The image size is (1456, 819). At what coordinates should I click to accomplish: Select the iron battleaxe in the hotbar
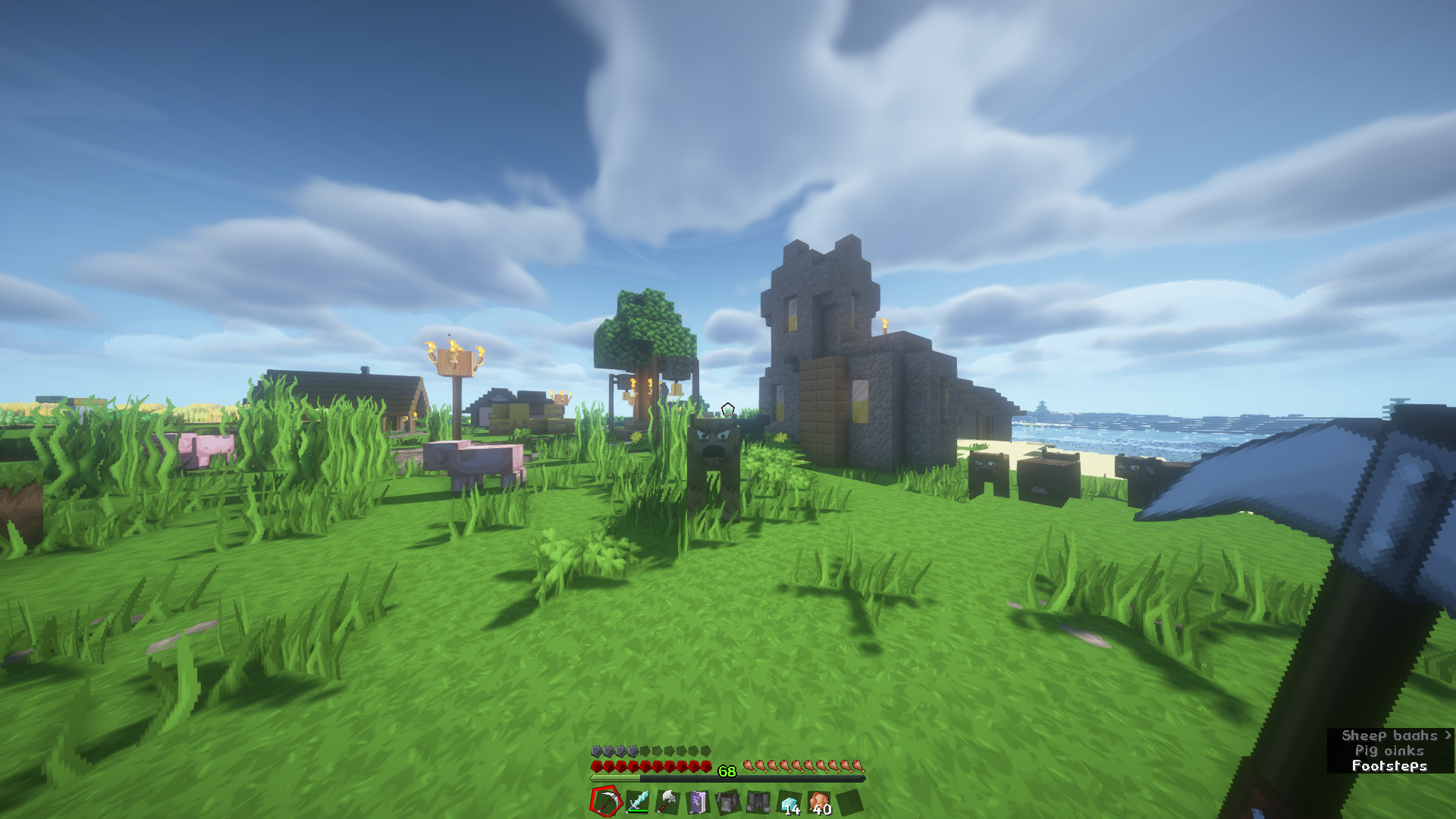(667, 800)
